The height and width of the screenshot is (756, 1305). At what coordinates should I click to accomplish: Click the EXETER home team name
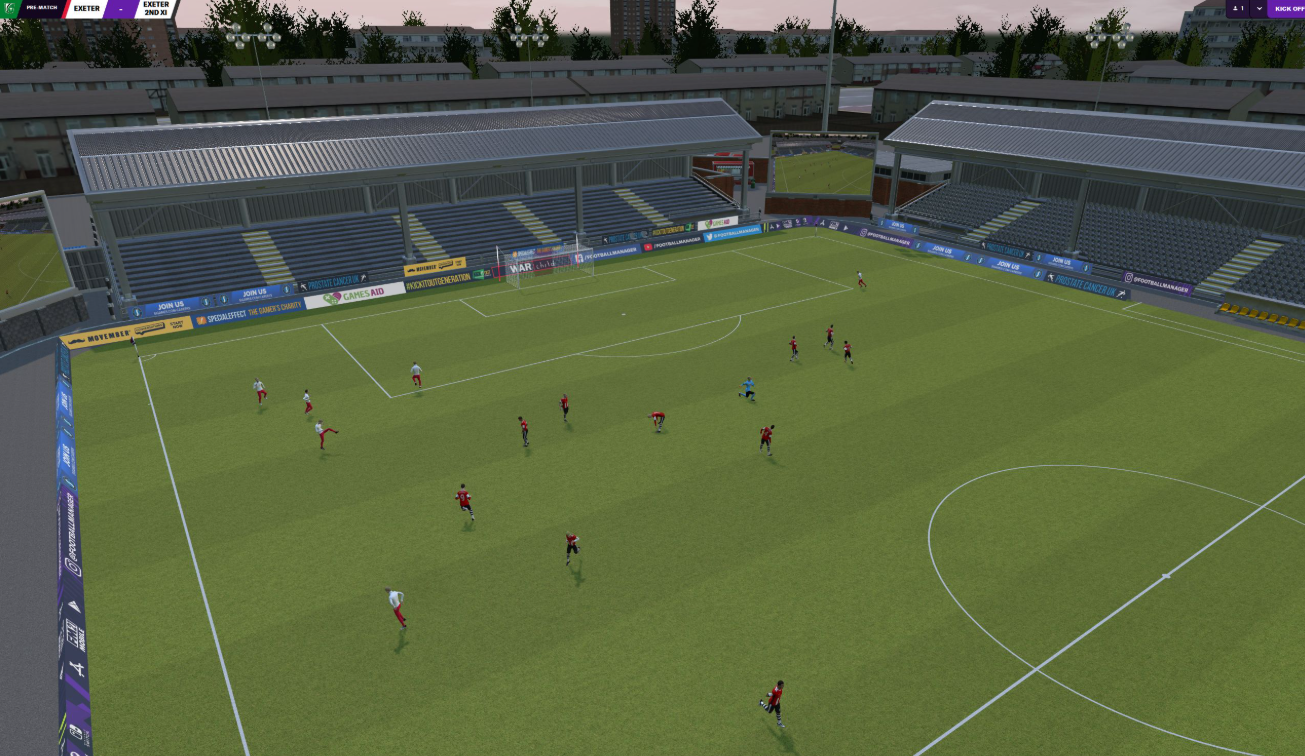click(86, 9)
